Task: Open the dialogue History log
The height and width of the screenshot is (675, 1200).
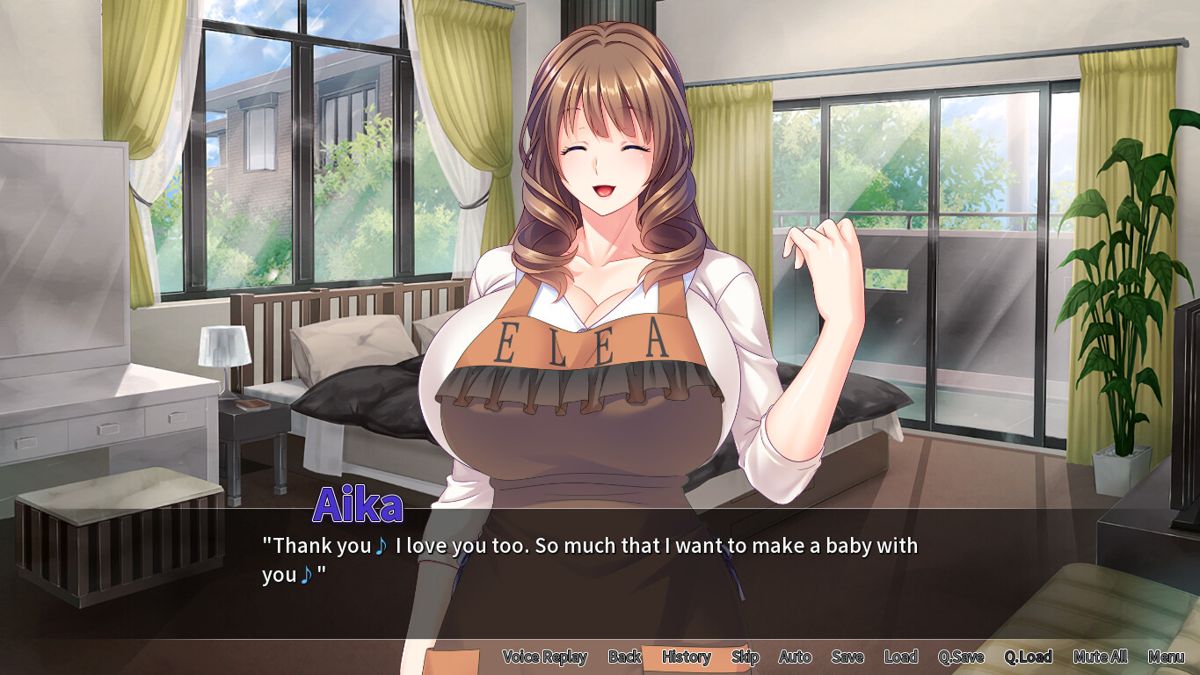Action: click(x=686, y=657)
